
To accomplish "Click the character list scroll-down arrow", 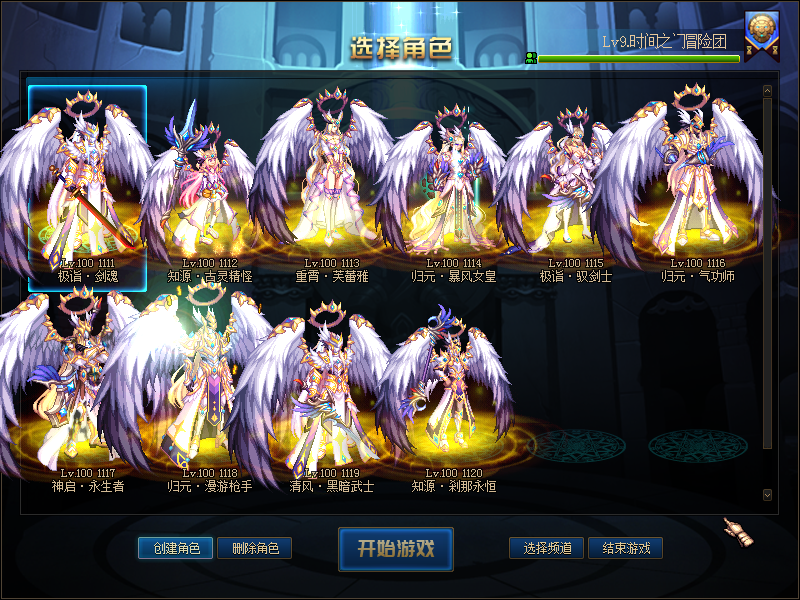I will click(767, 494).
